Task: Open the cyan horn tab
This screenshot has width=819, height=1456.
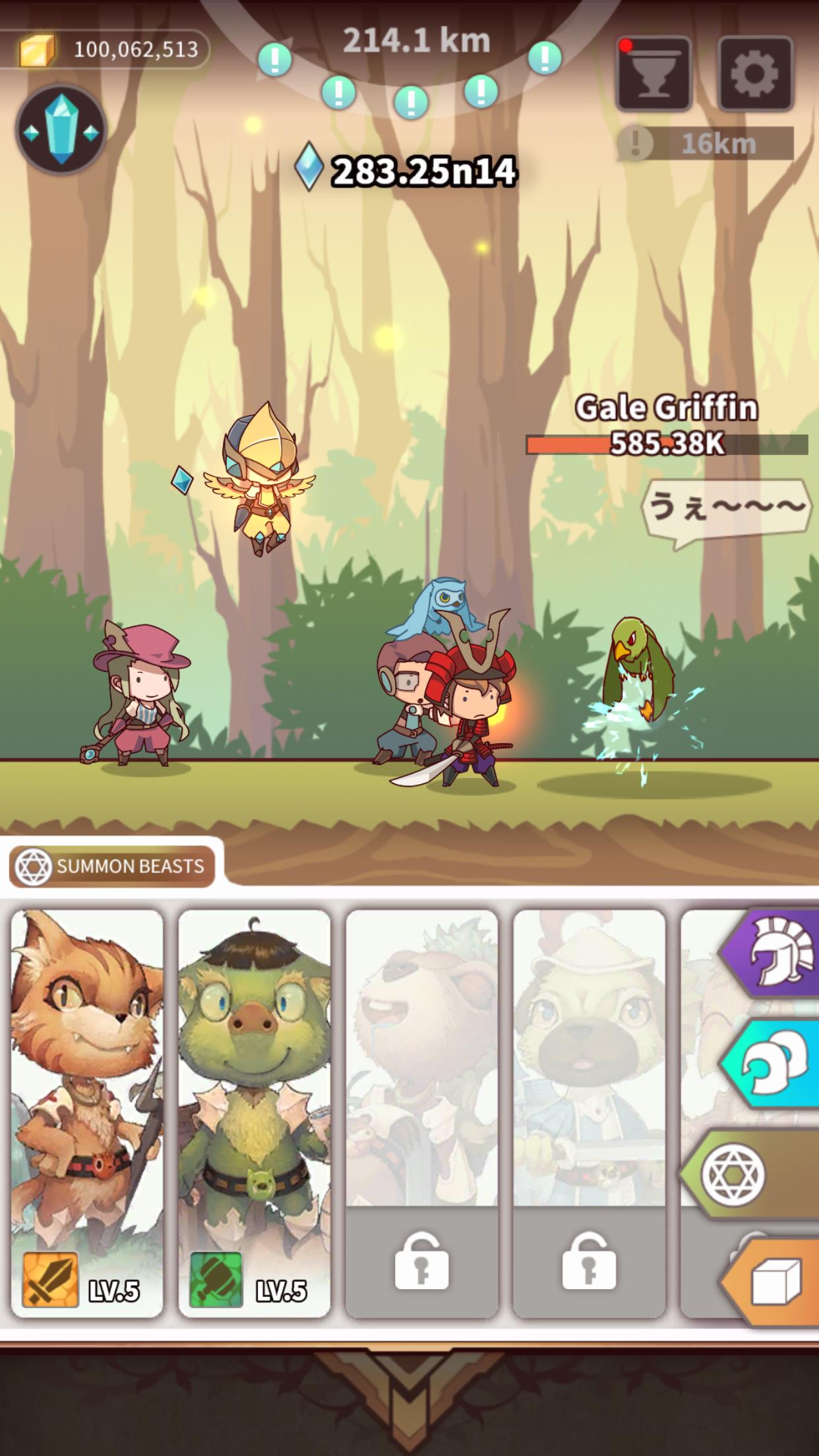Action: point(774,1064)
